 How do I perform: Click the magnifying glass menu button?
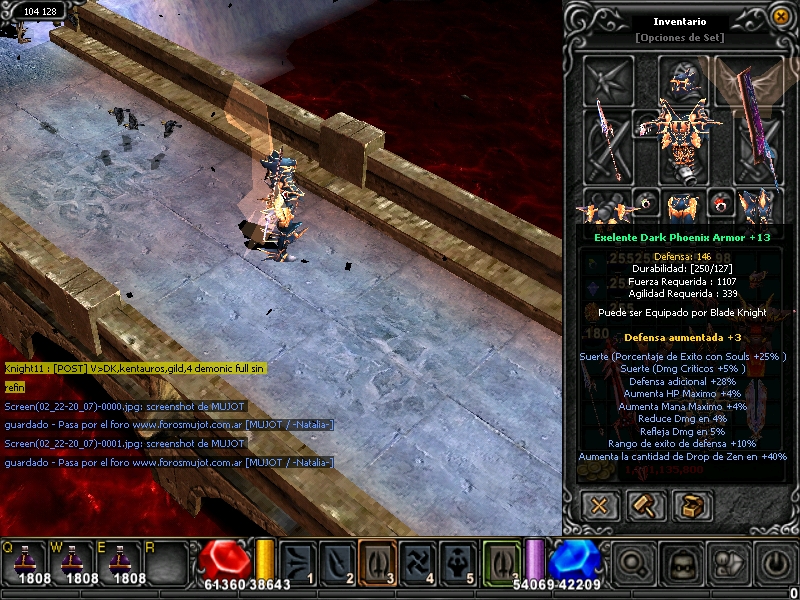[x=633, y=564]
